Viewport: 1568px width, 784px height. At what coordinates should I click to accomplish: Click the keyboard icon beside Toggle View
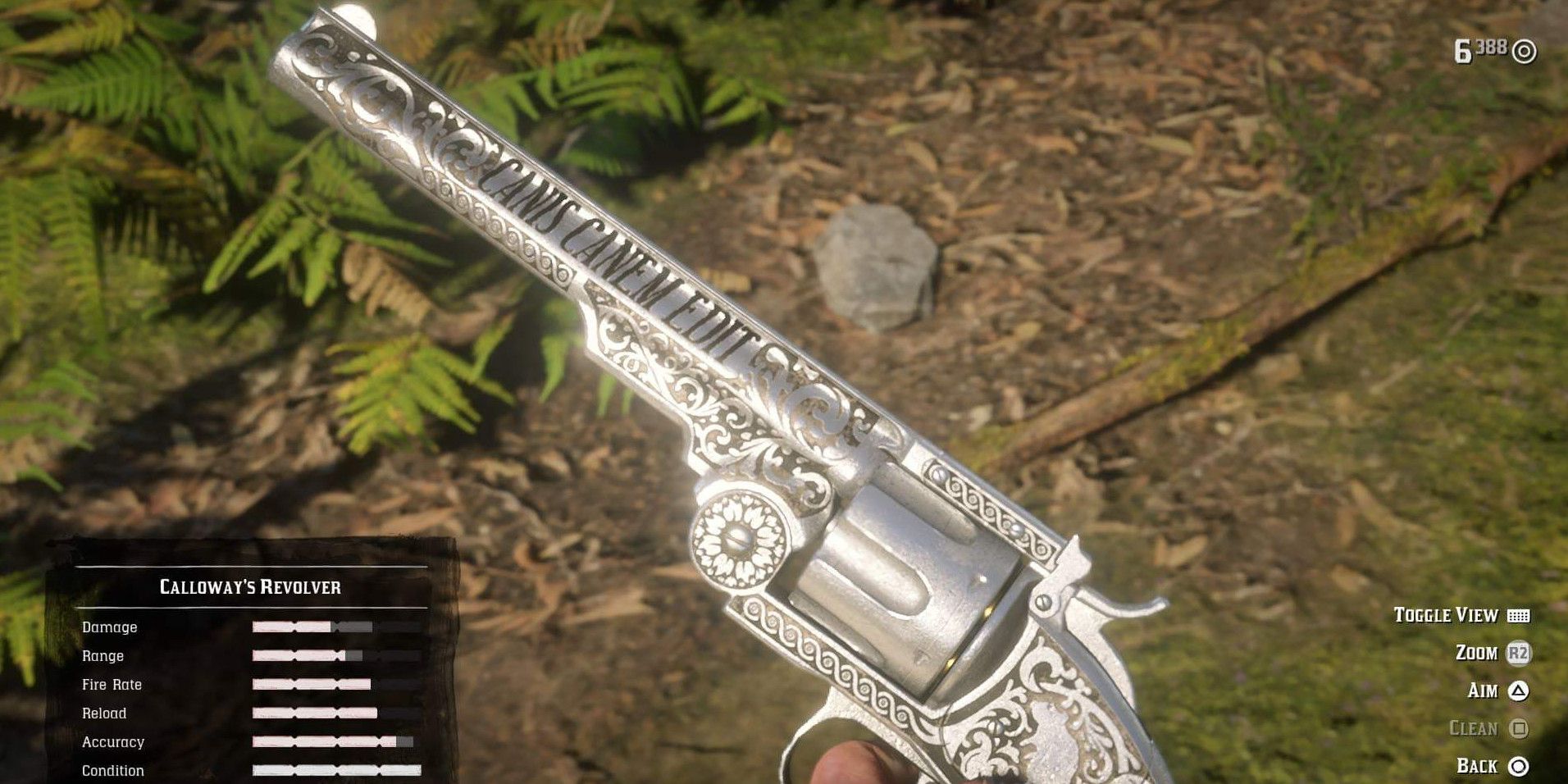tap(1518, 616)
